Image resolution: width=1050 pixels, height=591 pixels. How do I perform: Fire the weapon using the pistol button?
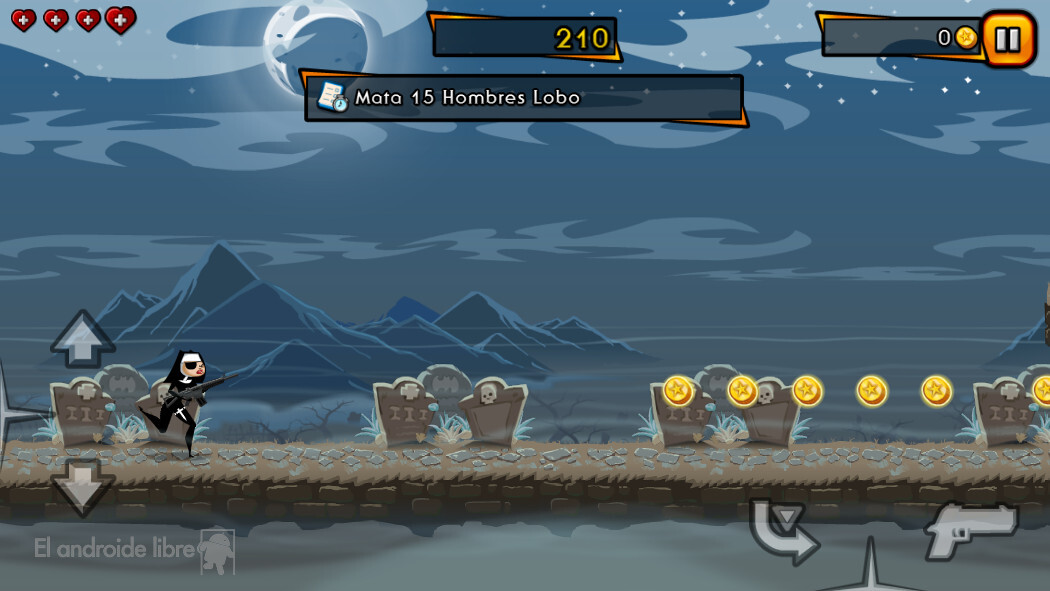(x=969, y=529)
